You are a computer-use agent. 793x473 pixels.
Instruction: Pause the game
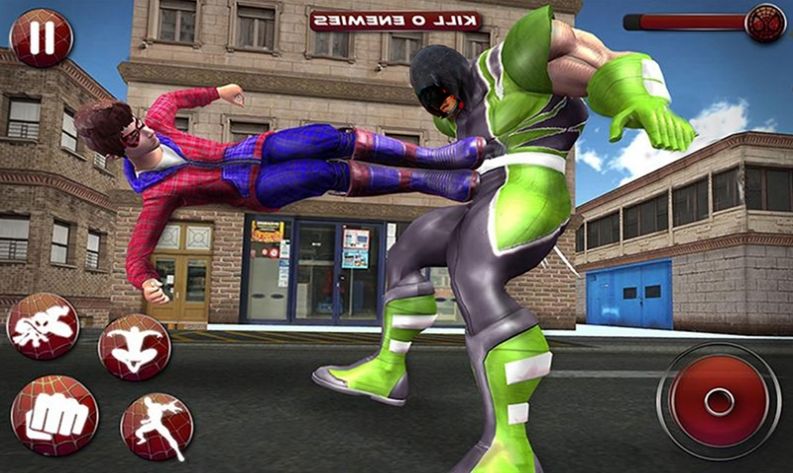coord(40,37)
